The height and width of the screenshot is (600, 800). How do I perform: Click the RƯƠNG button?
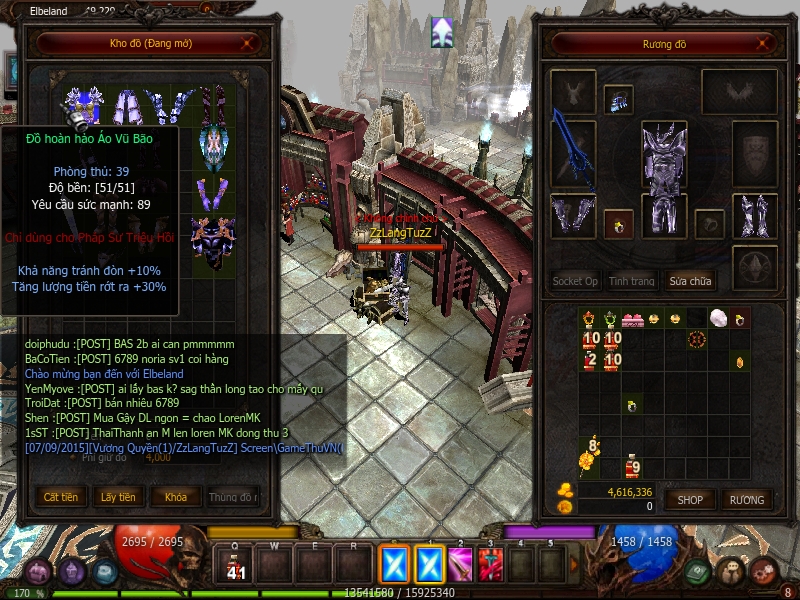[746, 499]
